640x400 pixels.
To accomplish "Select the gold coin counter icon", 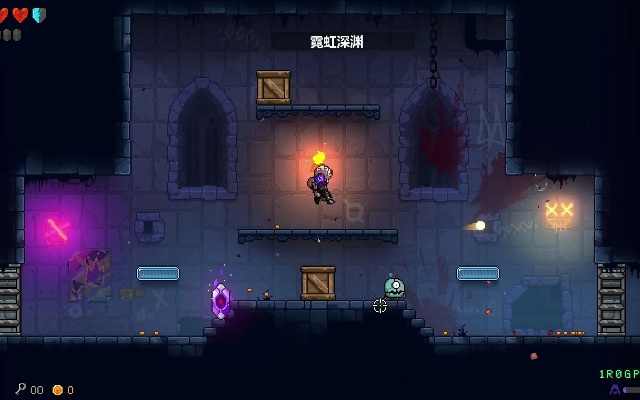I will point(57,389).
